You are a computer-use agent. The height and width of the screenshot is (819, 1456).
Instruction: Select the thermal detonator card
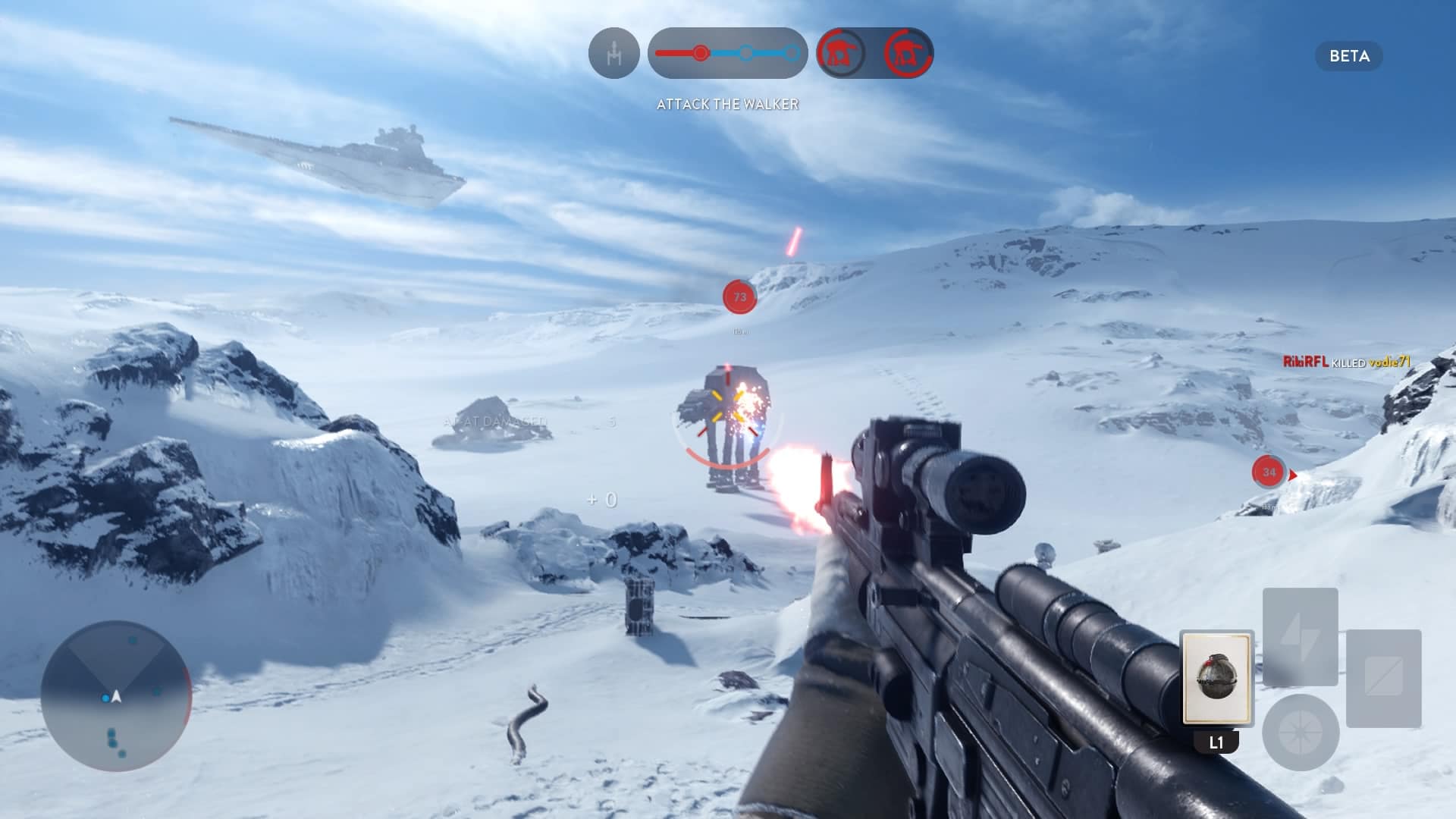pyautogui.click(x=1216, y=677)
